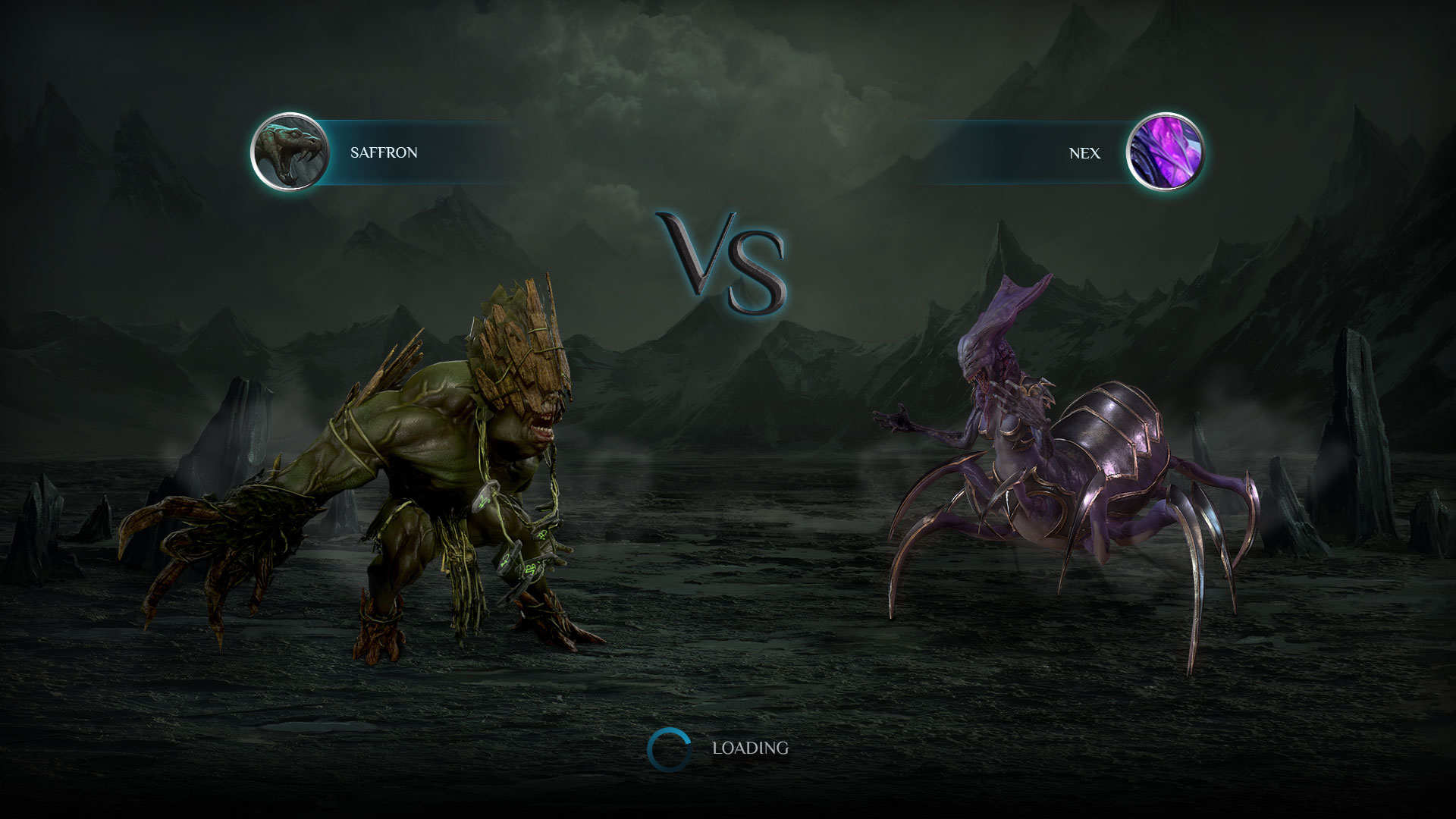This screenshot has width=1456, height=819.
Task: Click the silver-ringed avatar beside SAFFRON
Action: 290,152
